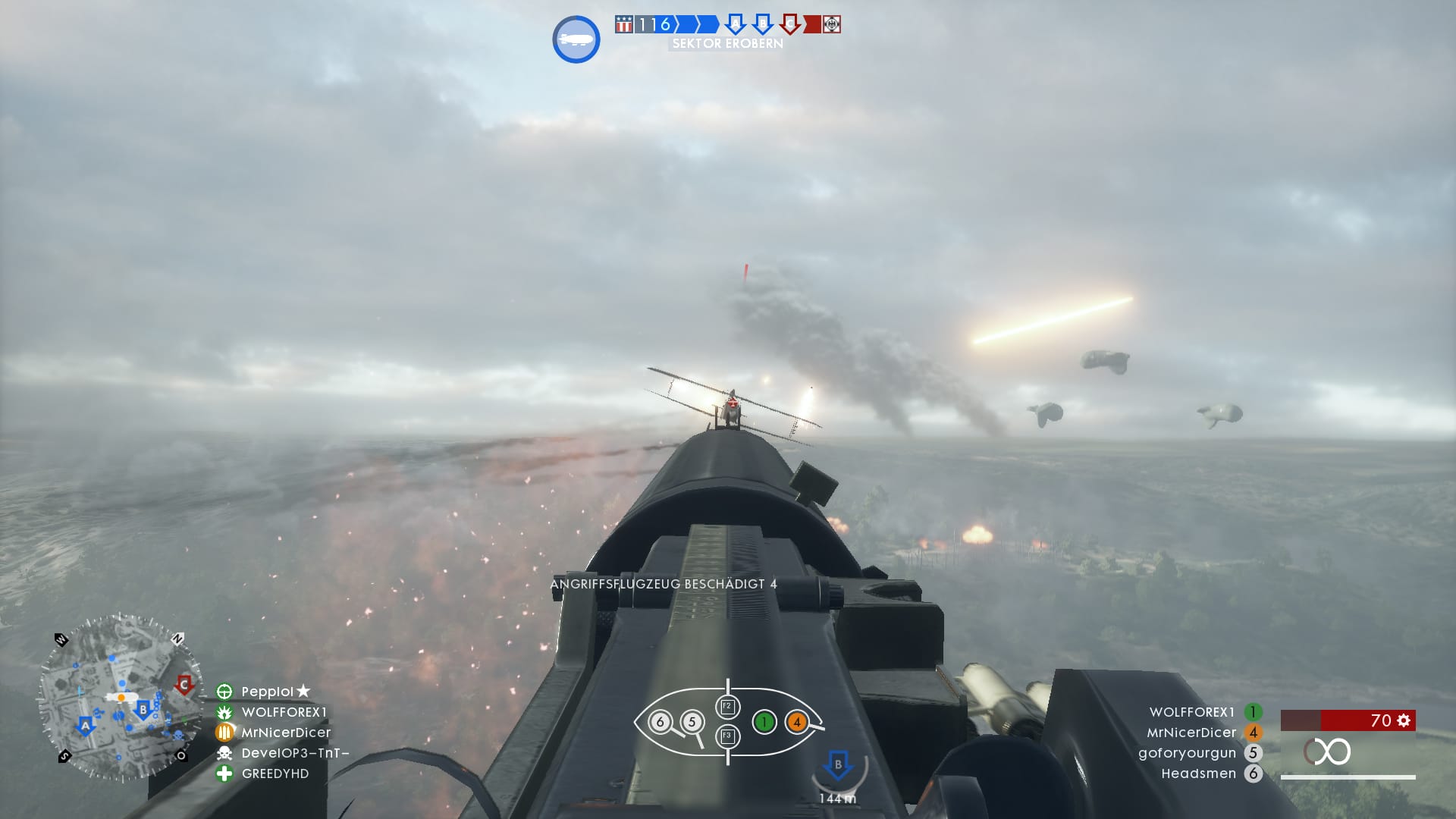This screenshot has width=1456, height=819.
Task: Select DevelOP3-TnT- in the squad list
Action: 294,753
